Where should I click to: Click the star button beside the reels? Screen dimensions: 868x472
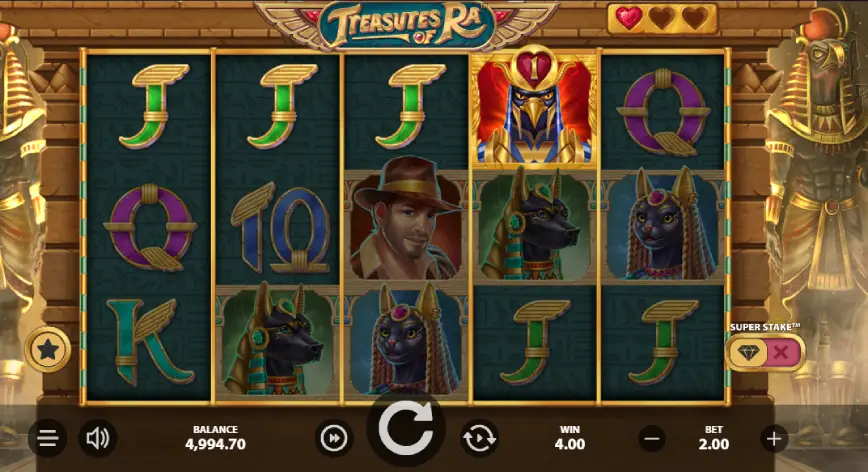point(45,349)
